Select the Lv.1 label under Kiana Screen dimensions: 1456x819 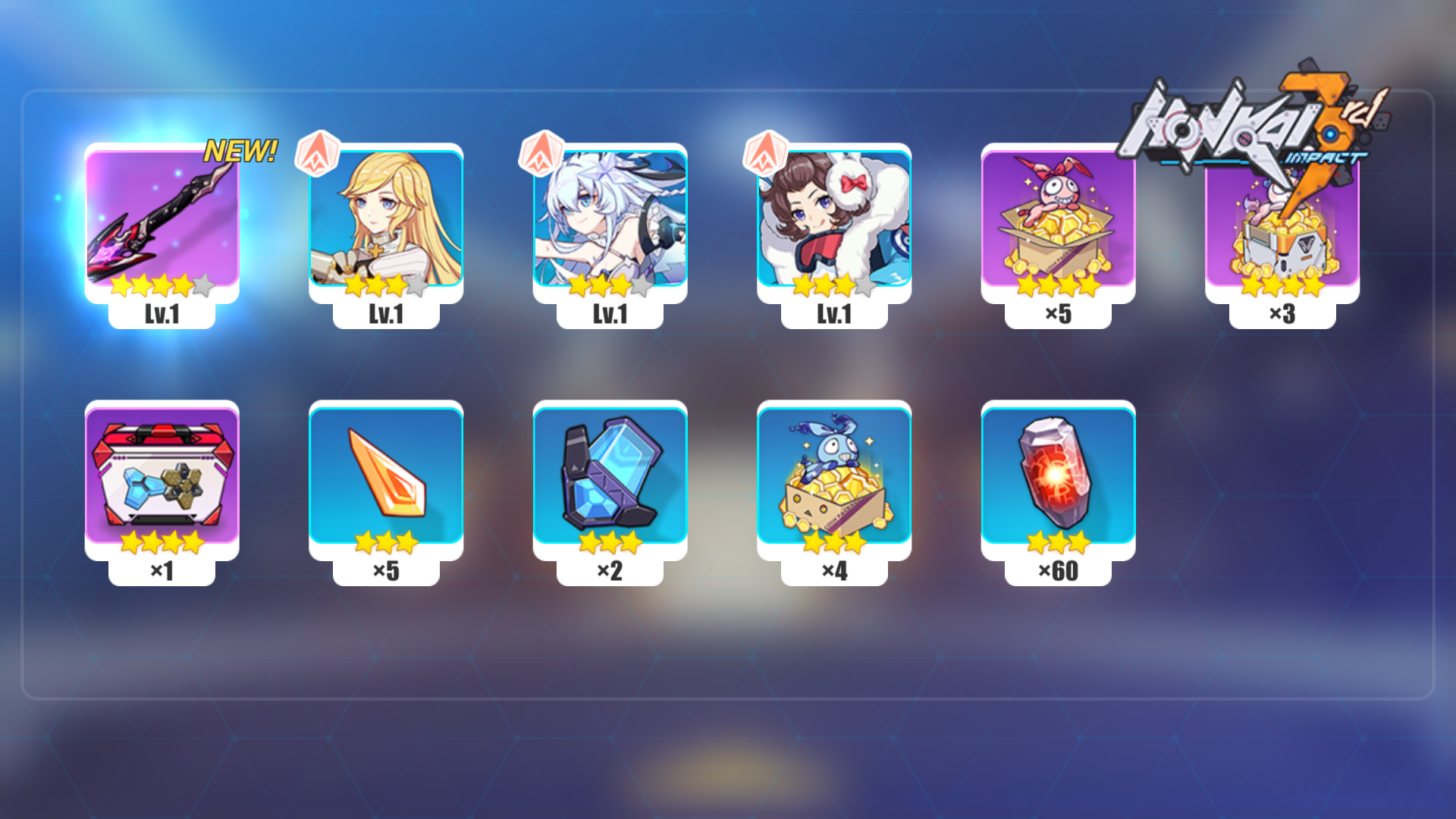[x=609, y=313]
